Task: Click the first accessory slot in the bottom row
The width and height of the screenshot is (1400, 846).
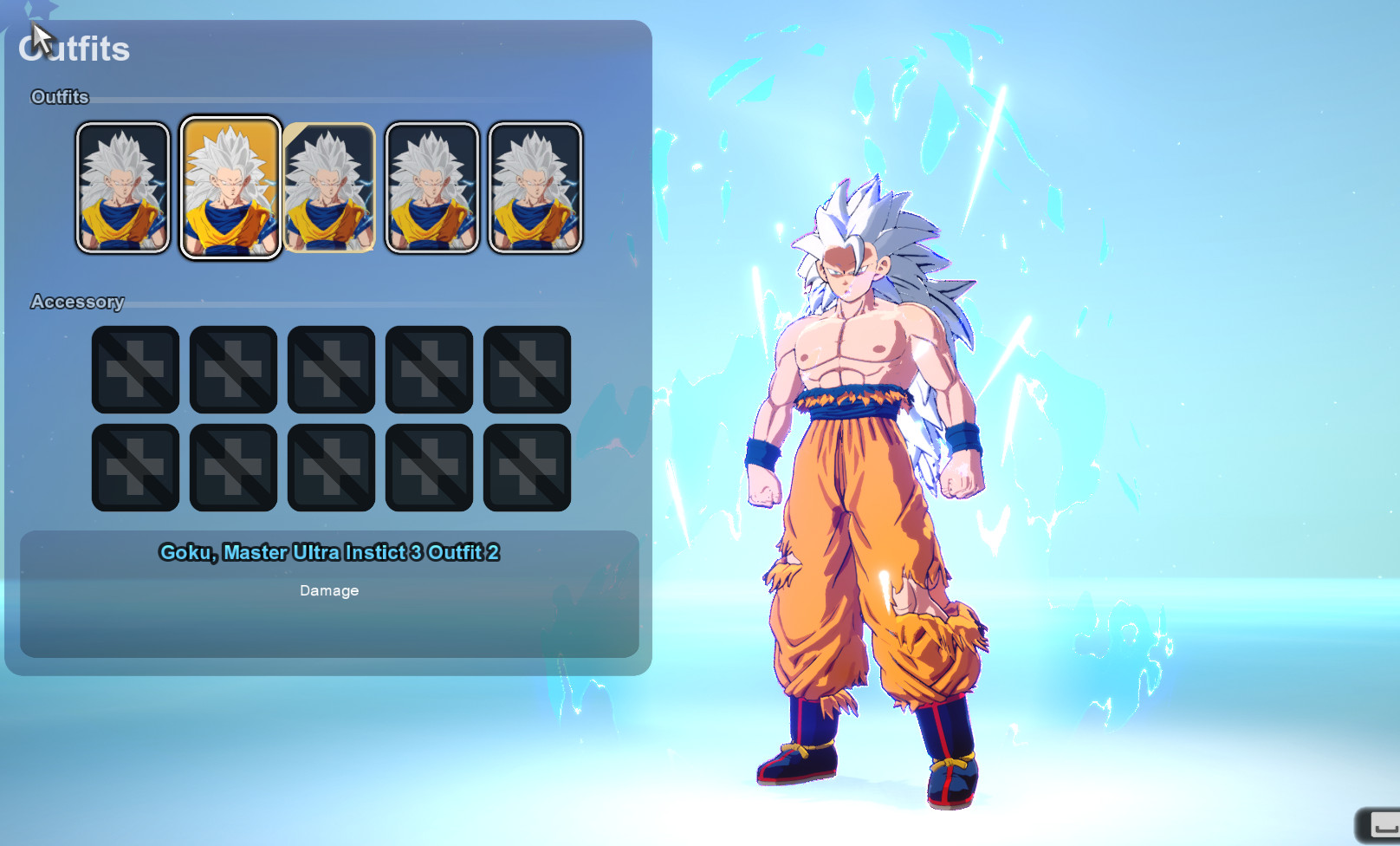Action: point(134,465)
